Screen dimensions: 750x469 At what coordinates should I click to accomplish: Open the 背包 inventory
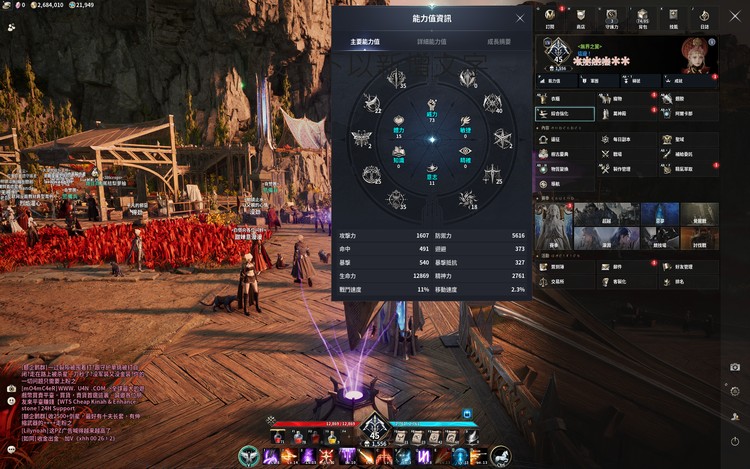click(x=642, y=17)
